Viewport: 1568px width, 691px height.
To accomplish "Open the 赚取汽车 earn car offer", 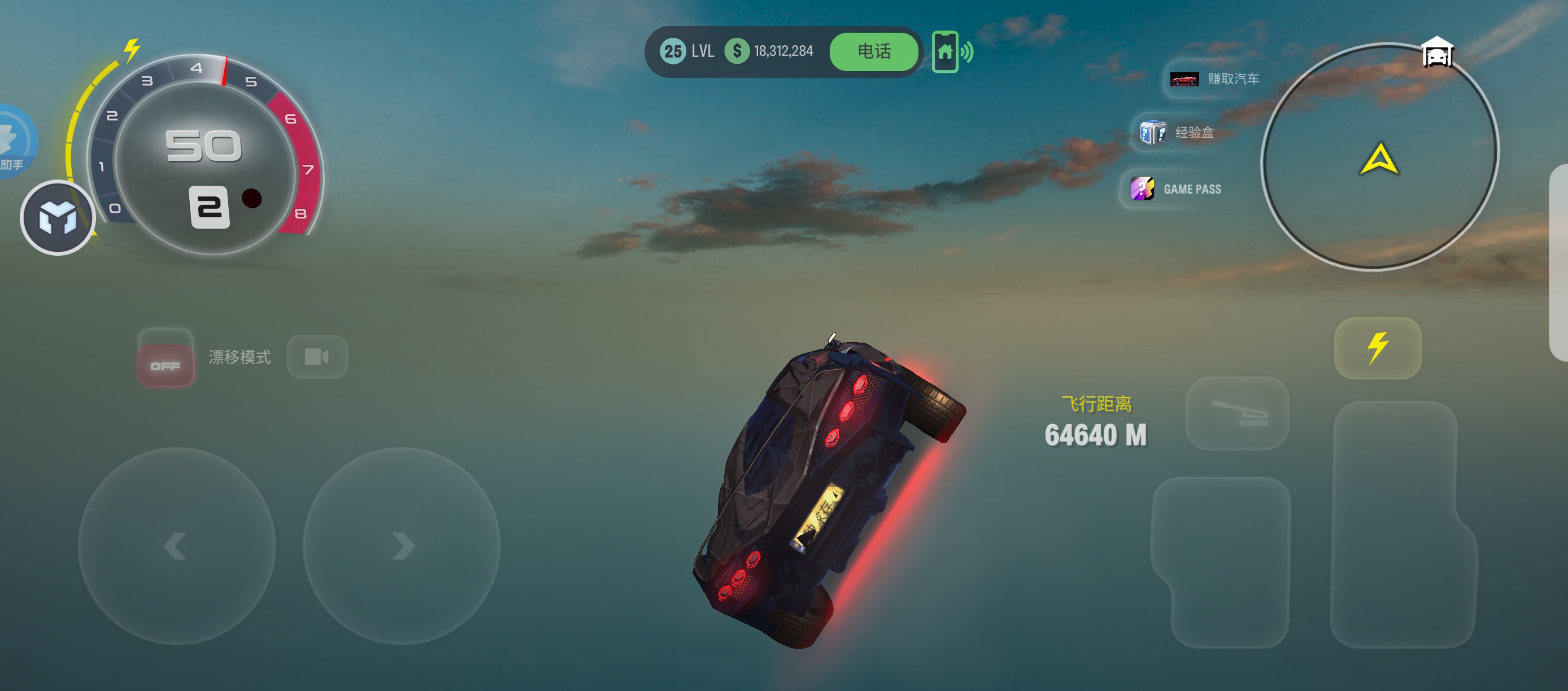I will pos(1214,79).
